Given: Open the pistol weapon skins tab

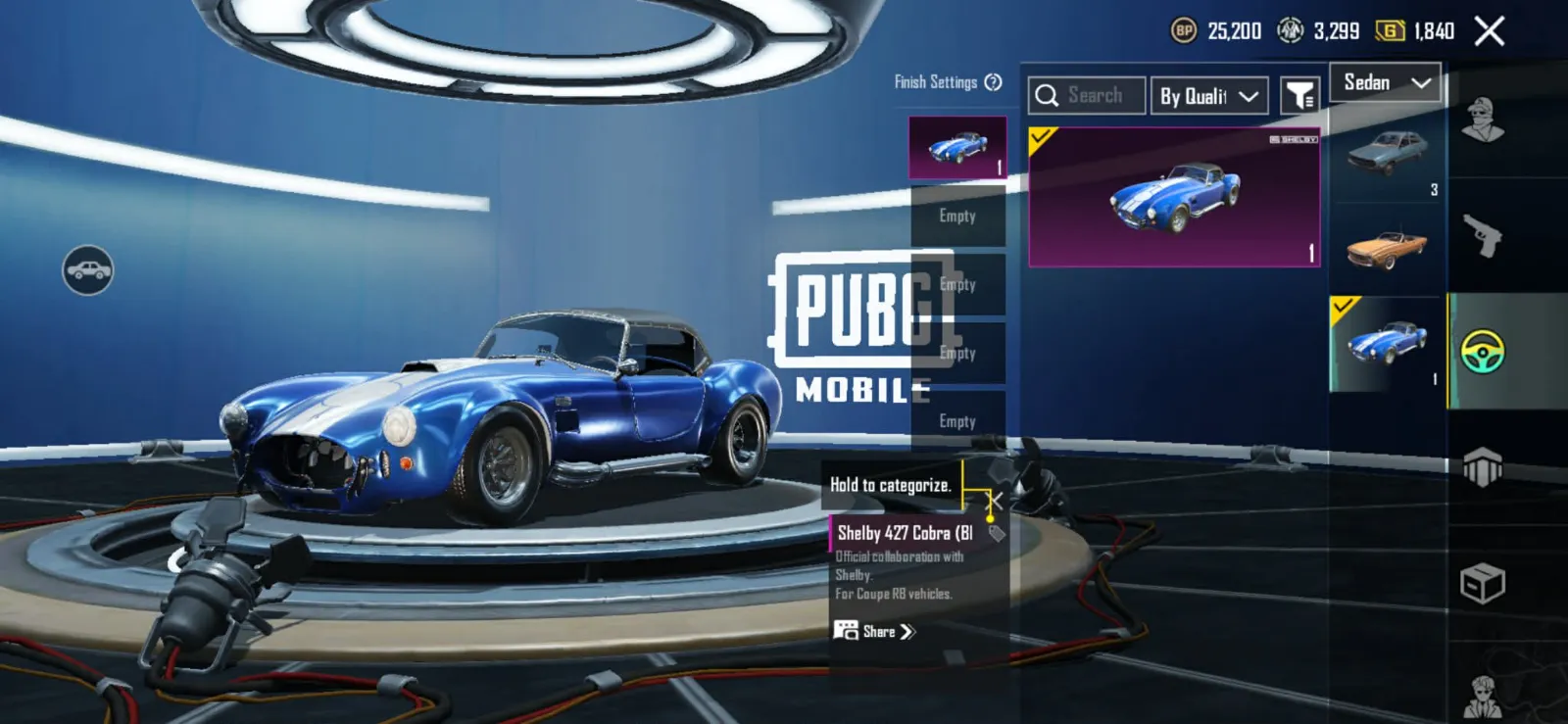Looking at the screenshot, I should 1483,235.
